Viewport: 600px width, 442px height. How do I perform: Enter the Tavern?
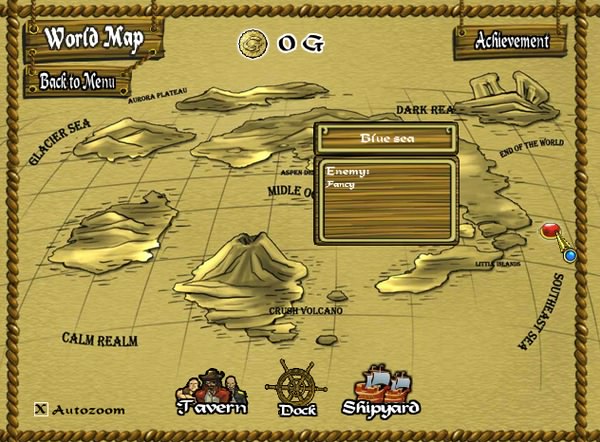point(211,392)
